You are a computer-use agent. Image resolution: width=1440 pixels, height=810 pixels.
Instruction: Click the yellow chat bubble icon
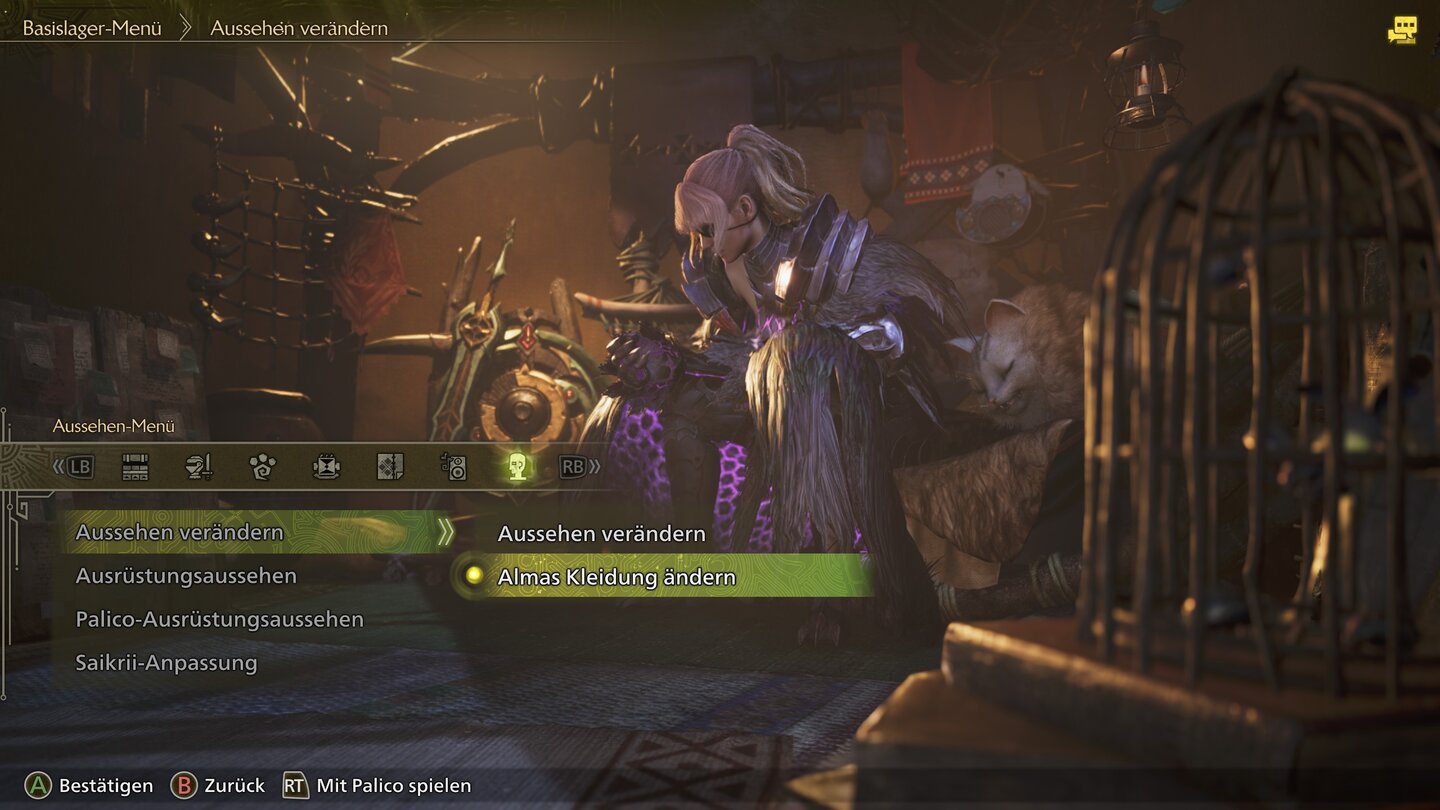pyautogui.click(x=1402, y=30)
